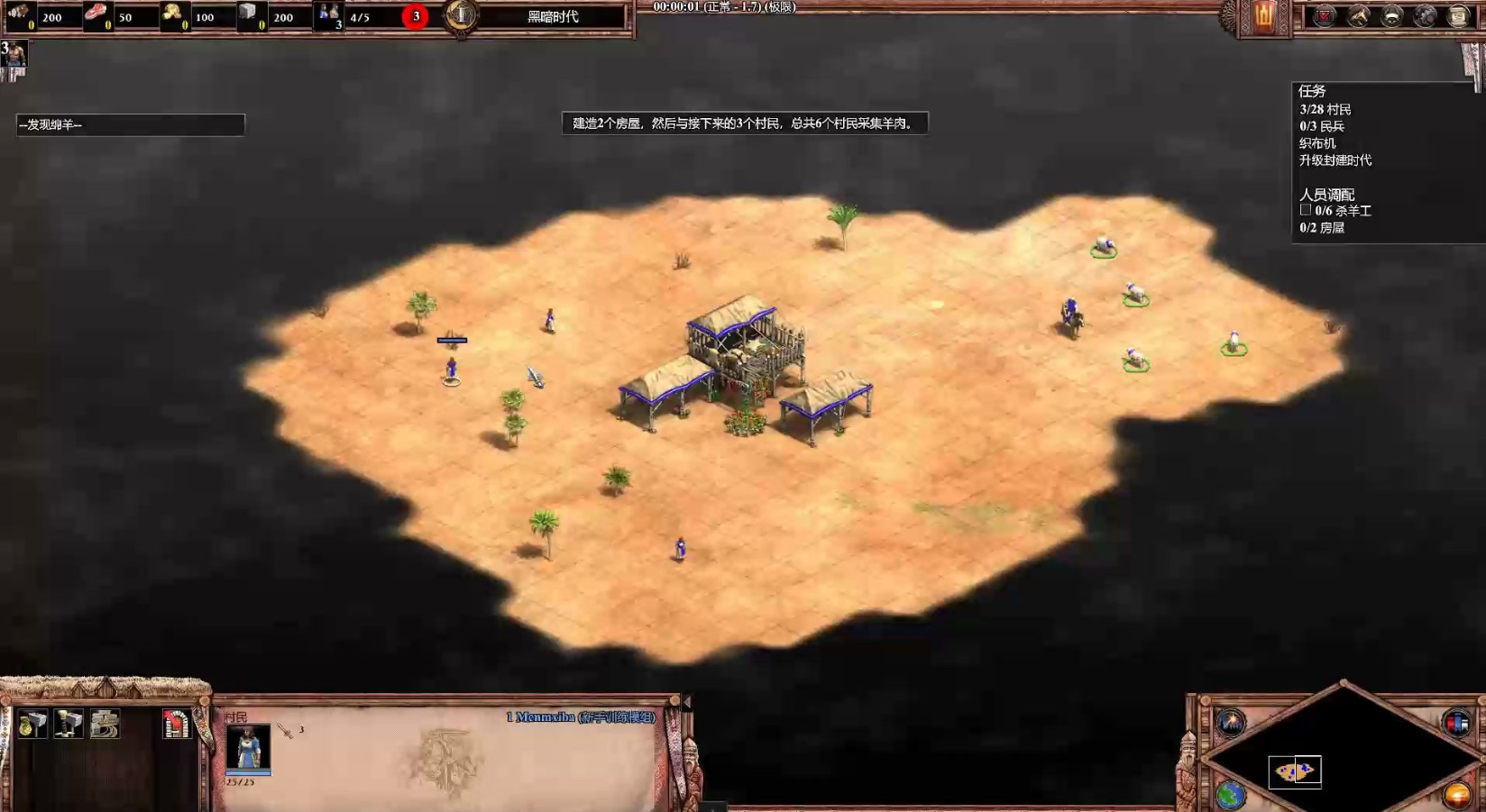Viewport: 1486px width, 812px height.
Task: Click the globe button beside the minimap
Action: tap(1231, 795)
